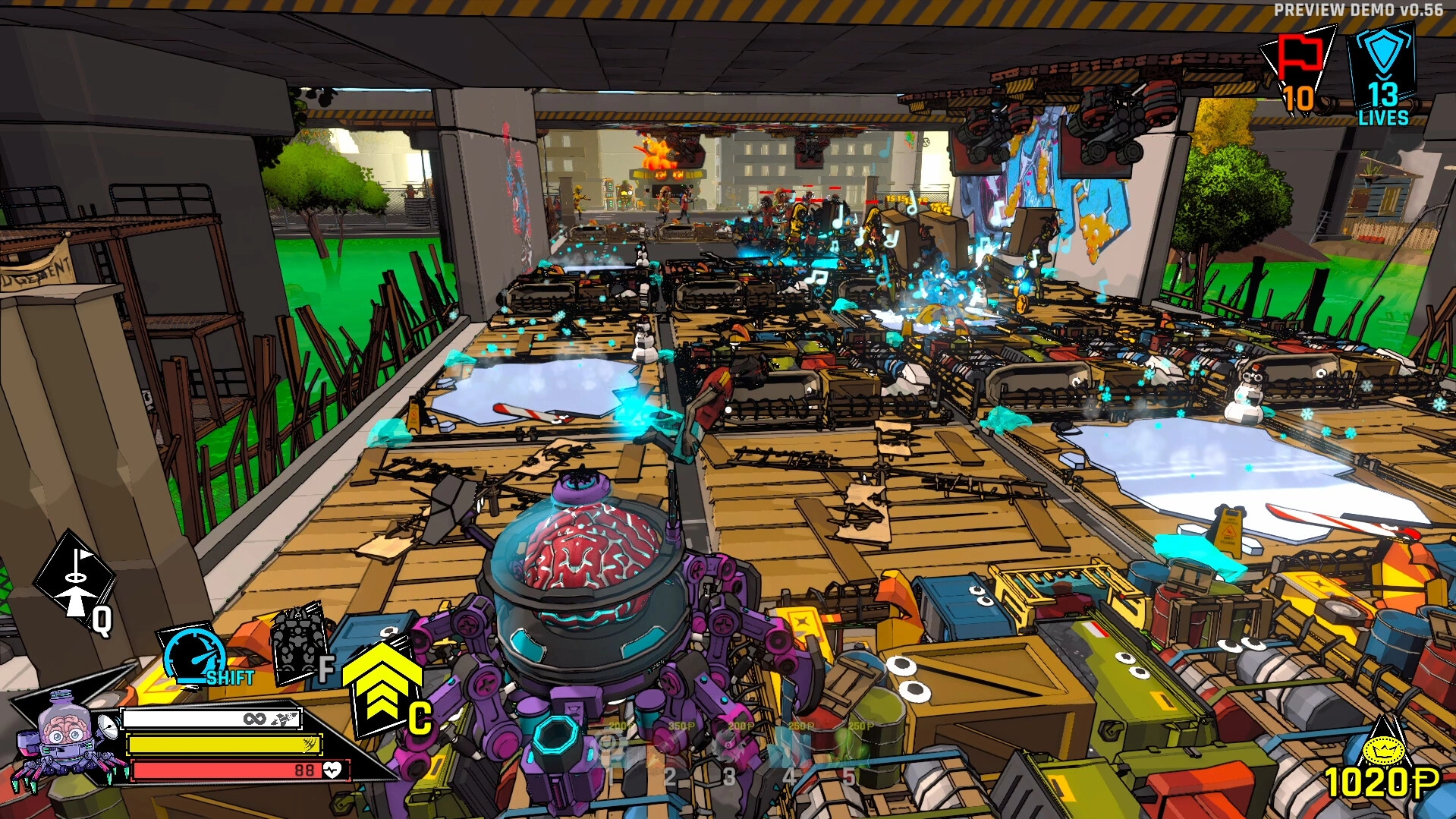Click the blue shield lives icon

tap(1382, 52)
